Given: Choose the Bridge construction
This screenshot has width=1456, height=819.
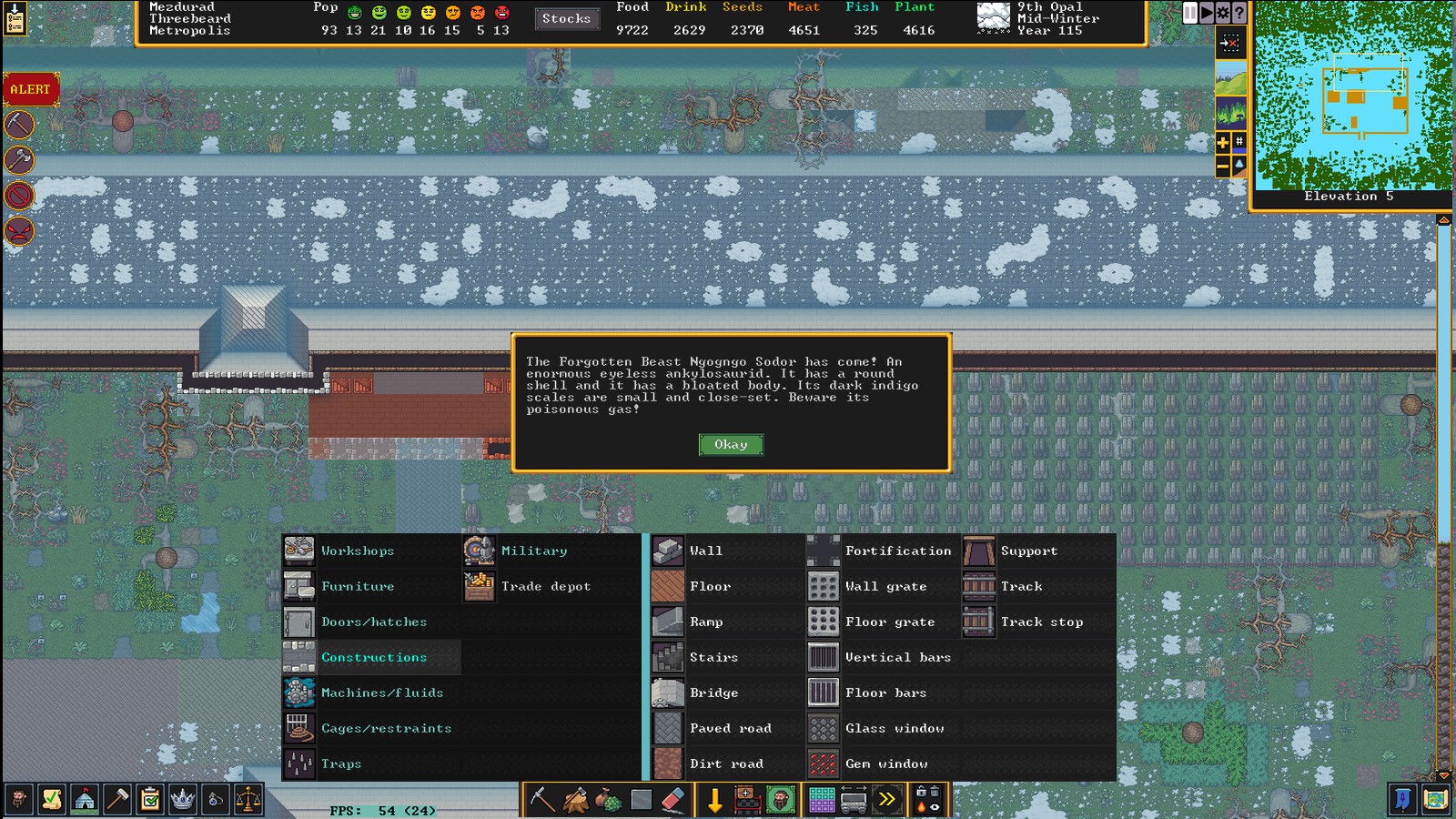Looking at the screenshot, I should point(713,693).
